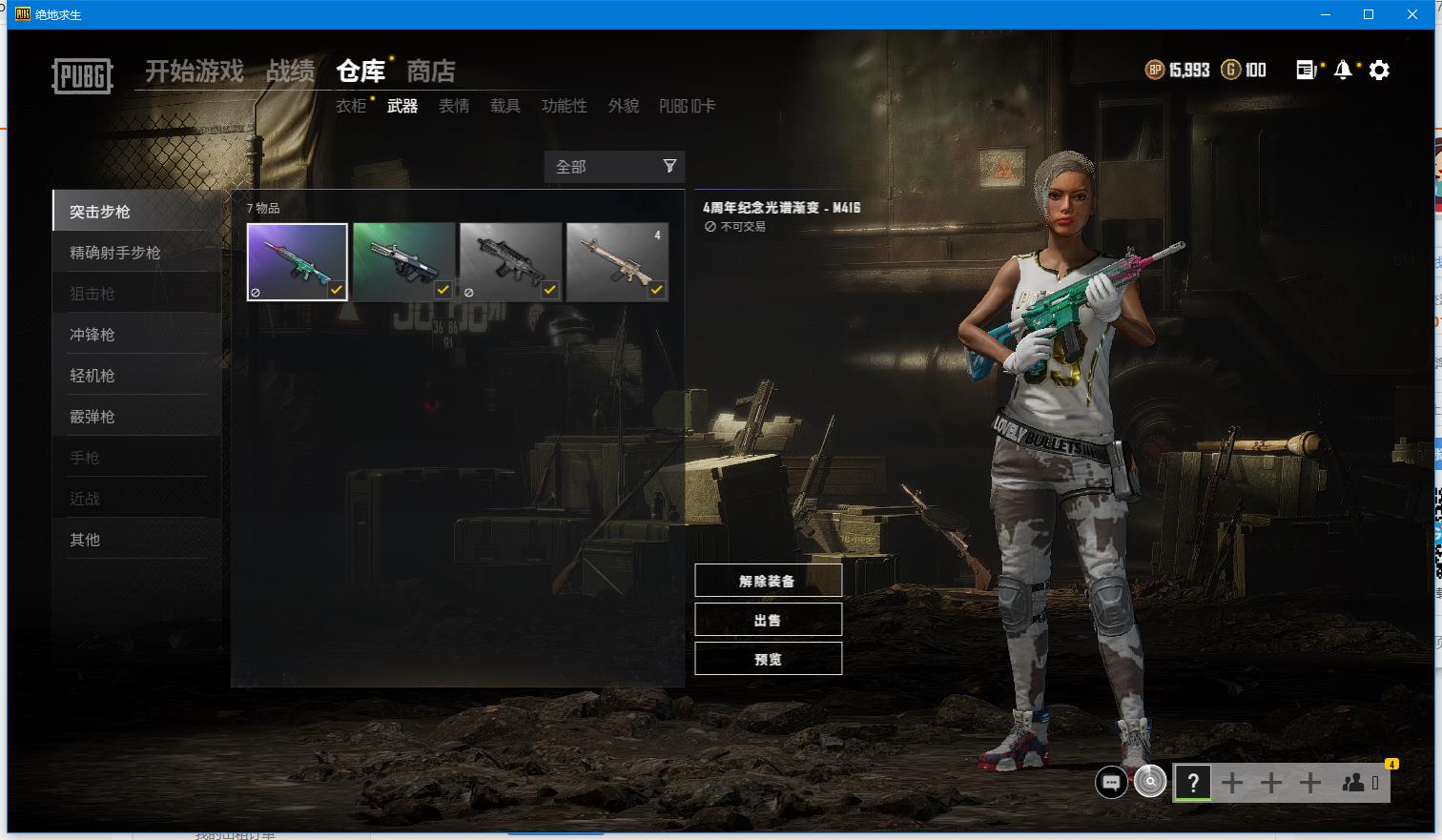Maximize the game window
1442x840 pixels.
point(1369,14)
